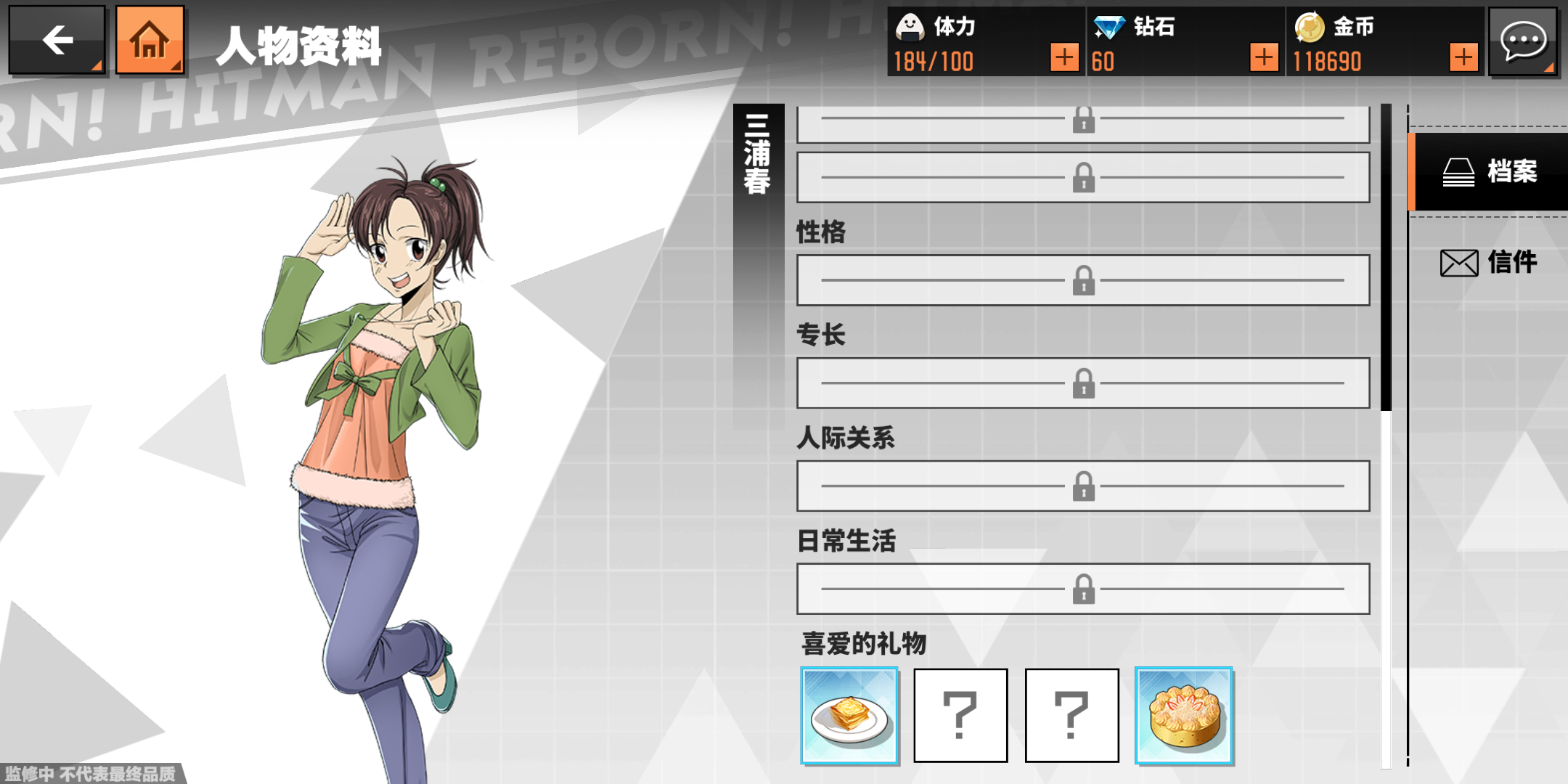Image resolution: width=1568 pixels, height=784 pixels.
Task: Buy more diamonds (钻石)
Action: point(1264,57)
